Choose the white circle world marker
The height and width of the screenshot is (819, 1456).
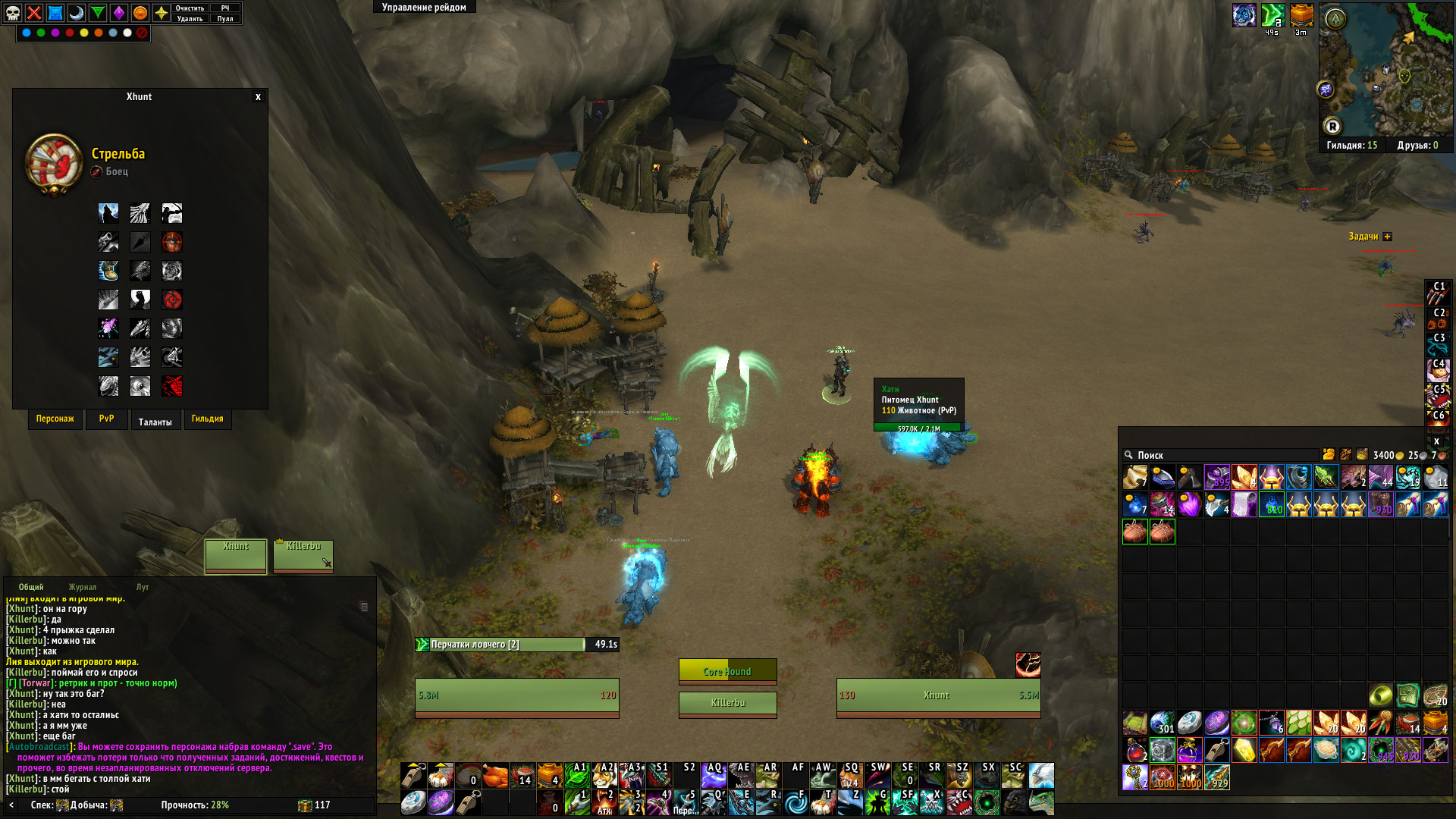coord(127,33)
